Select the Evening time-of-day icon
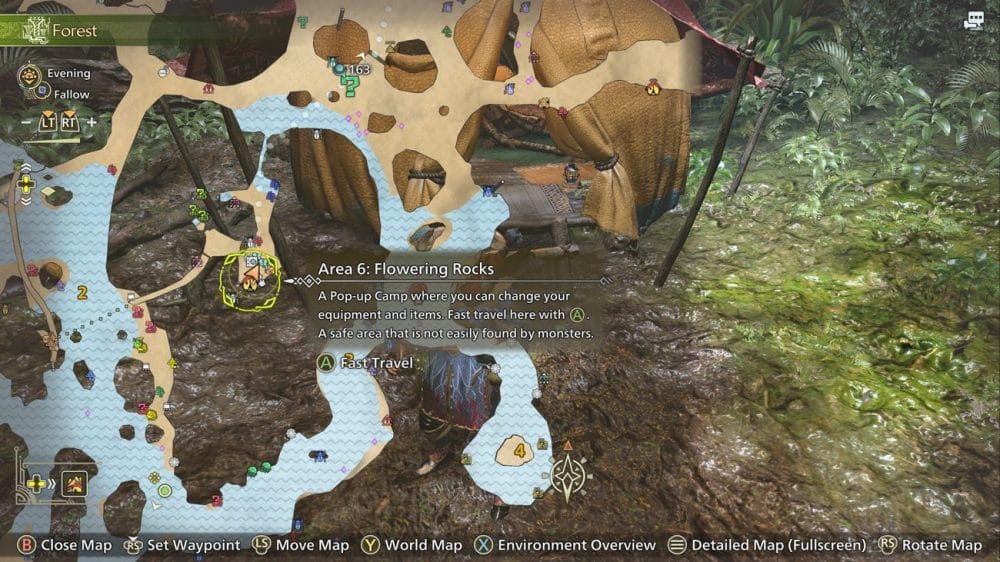The width and height of the screenshot is (1000, 562). [31, 74]
